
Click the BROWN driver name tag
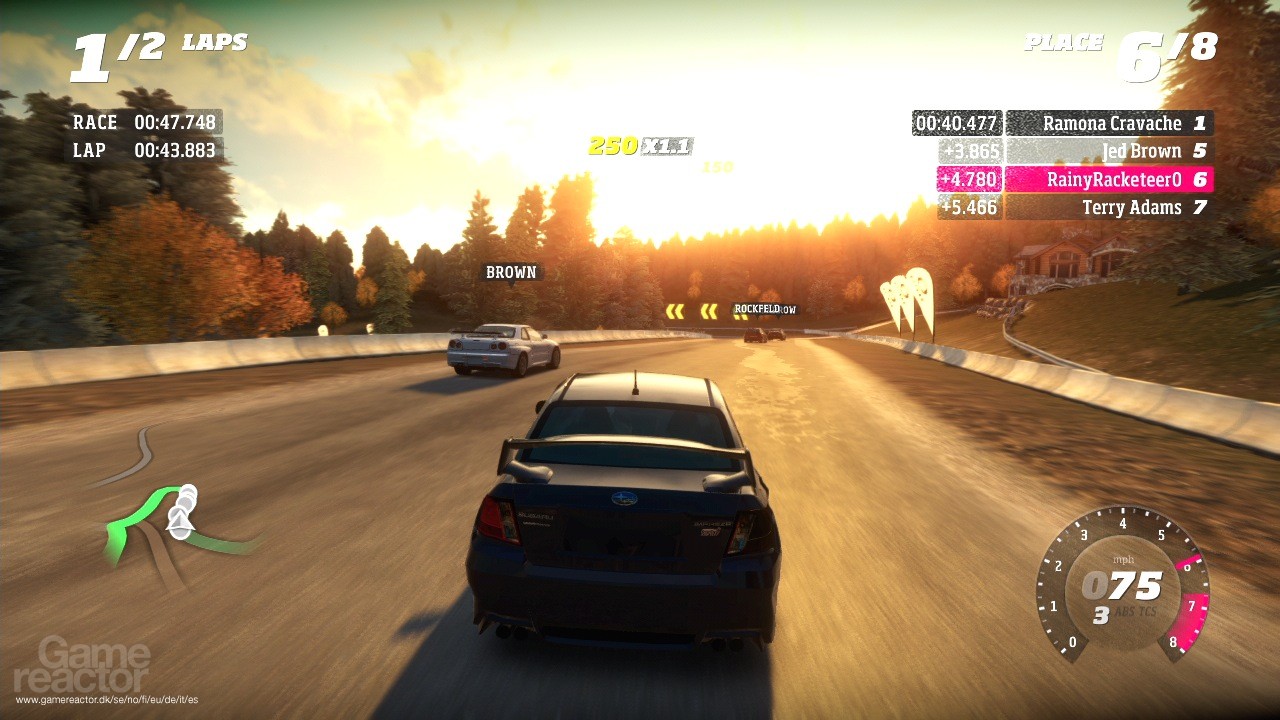pos(510,271)
